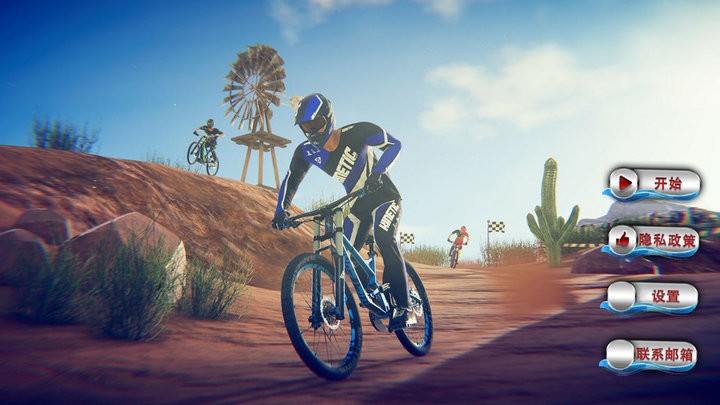Open the 设置 settings menu

click(653, 297)
